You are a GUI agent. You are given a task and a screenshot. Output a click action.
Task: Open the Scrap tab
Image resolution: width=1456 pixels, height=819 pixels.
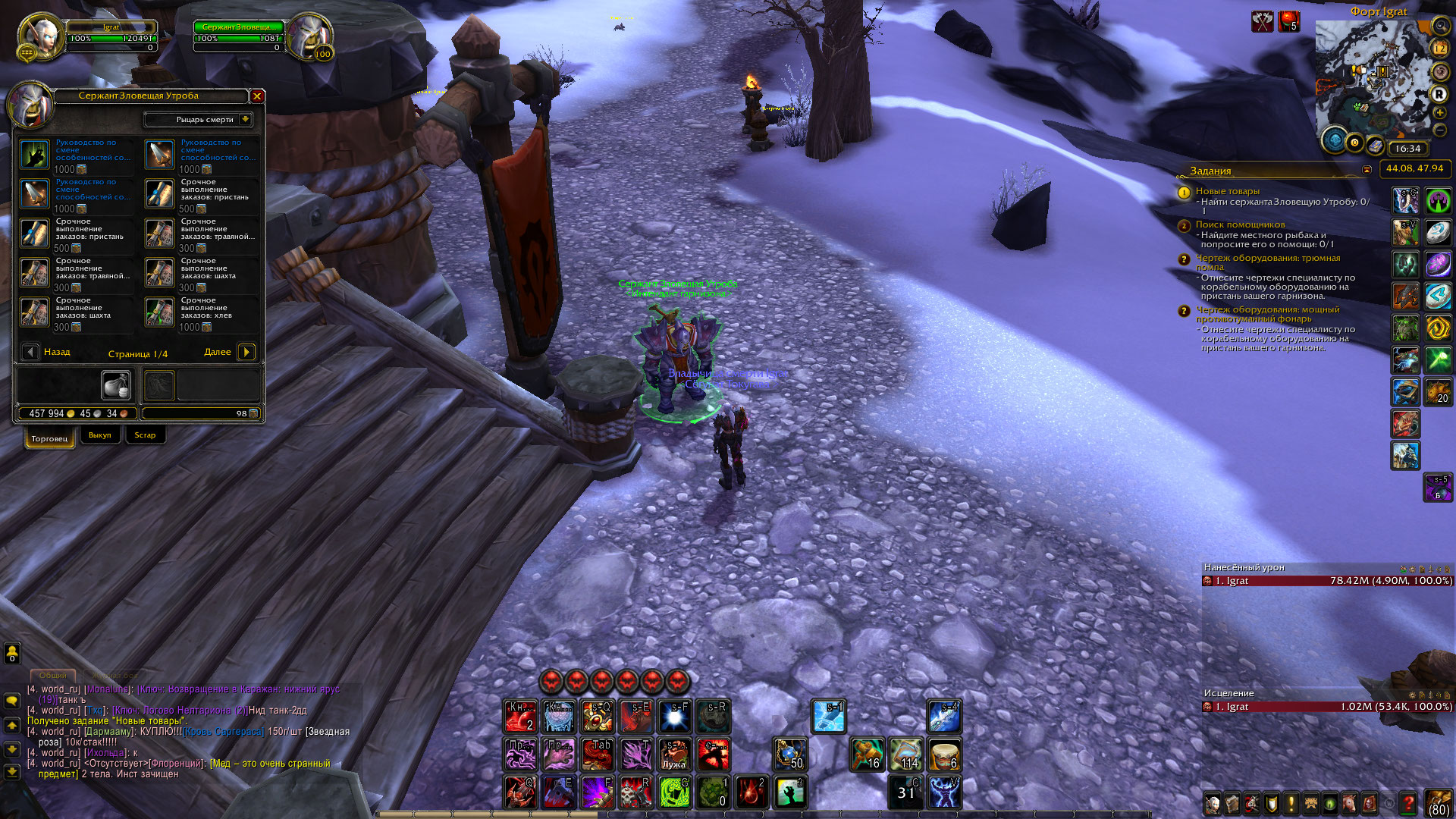point(145,435)
